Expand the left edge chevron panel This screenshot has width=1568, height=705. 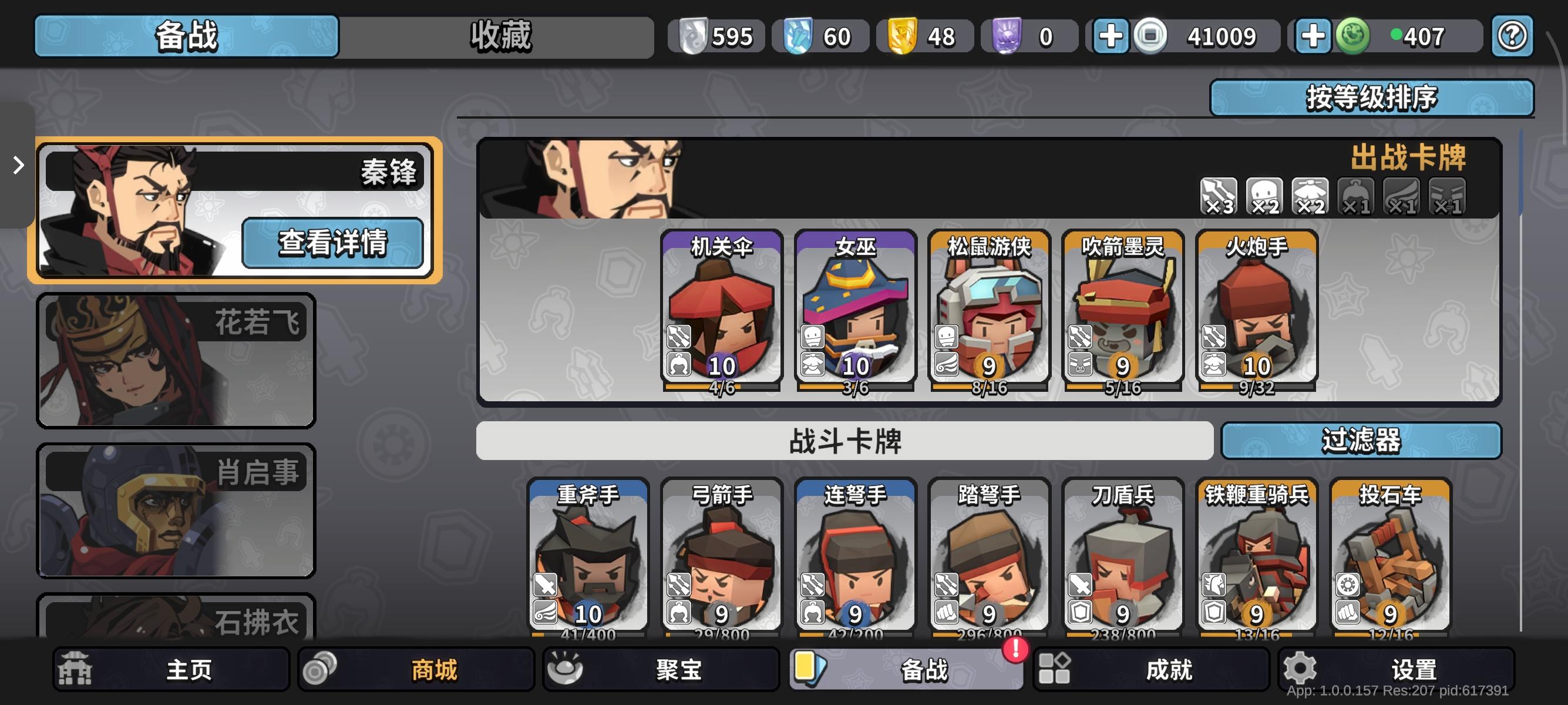pos(17,165)
